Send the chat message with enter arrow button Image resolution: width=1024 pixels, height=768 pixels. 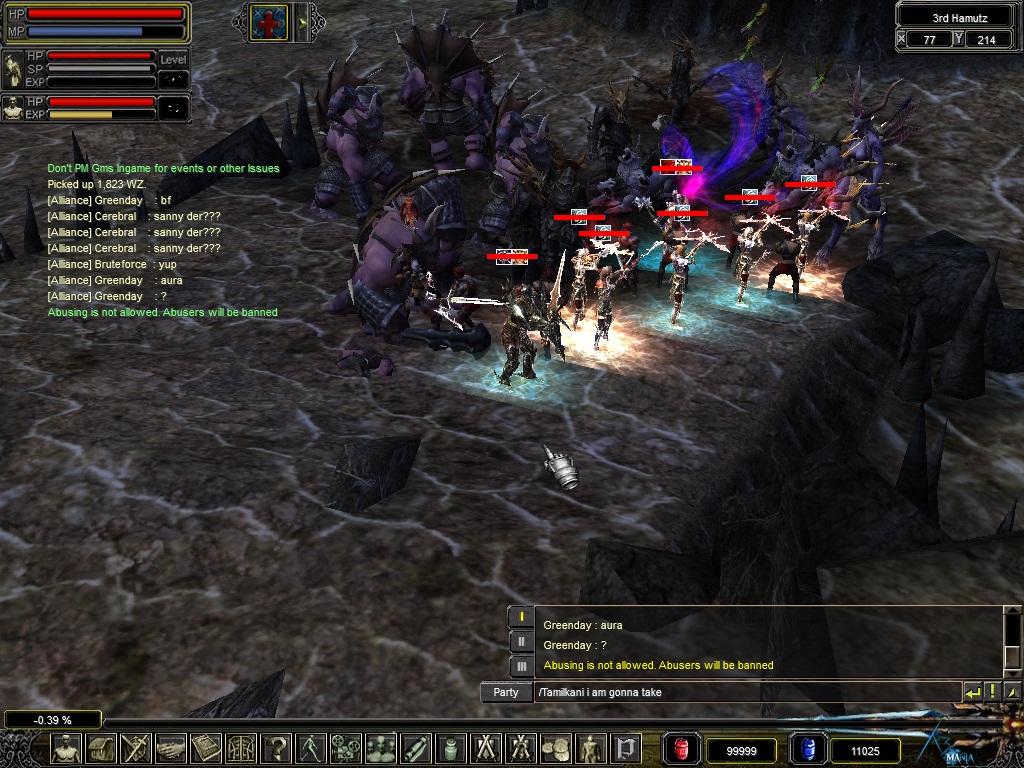(973, 692)
